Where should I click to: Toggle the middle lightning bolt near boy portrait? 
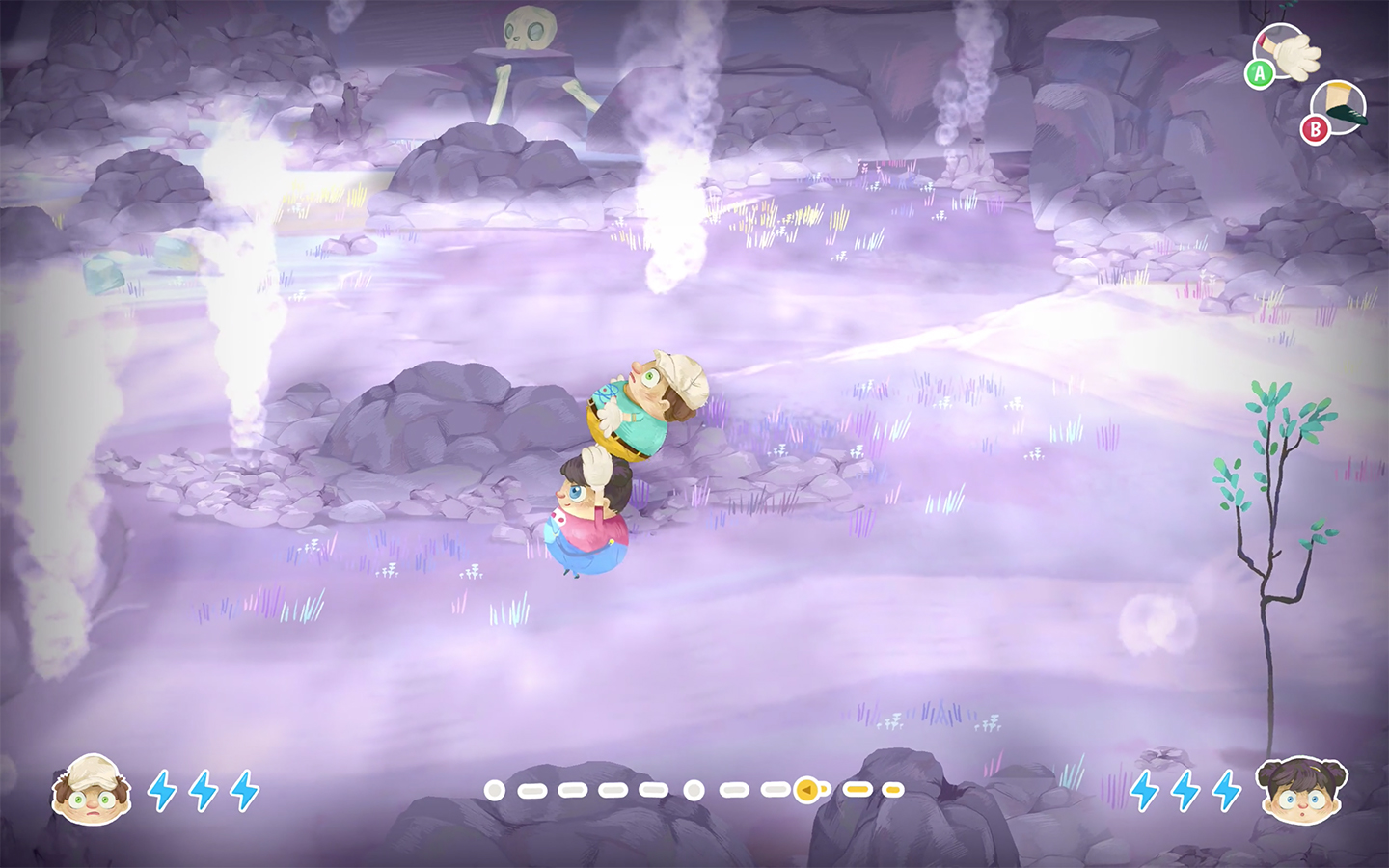[202, 791]
